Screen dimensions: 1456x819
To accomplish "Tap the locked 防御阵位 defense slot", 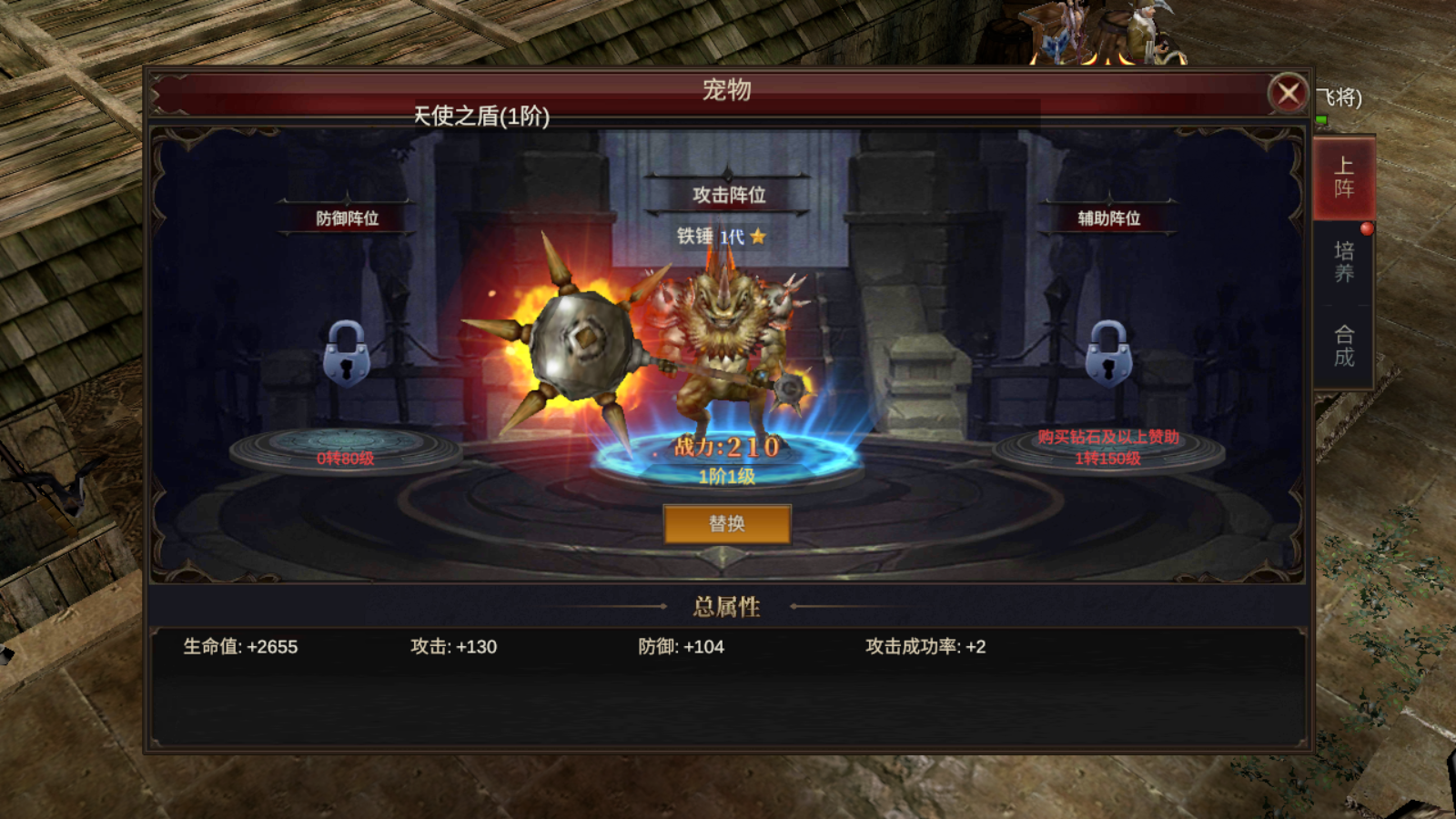I will click(x=346, y=355).
